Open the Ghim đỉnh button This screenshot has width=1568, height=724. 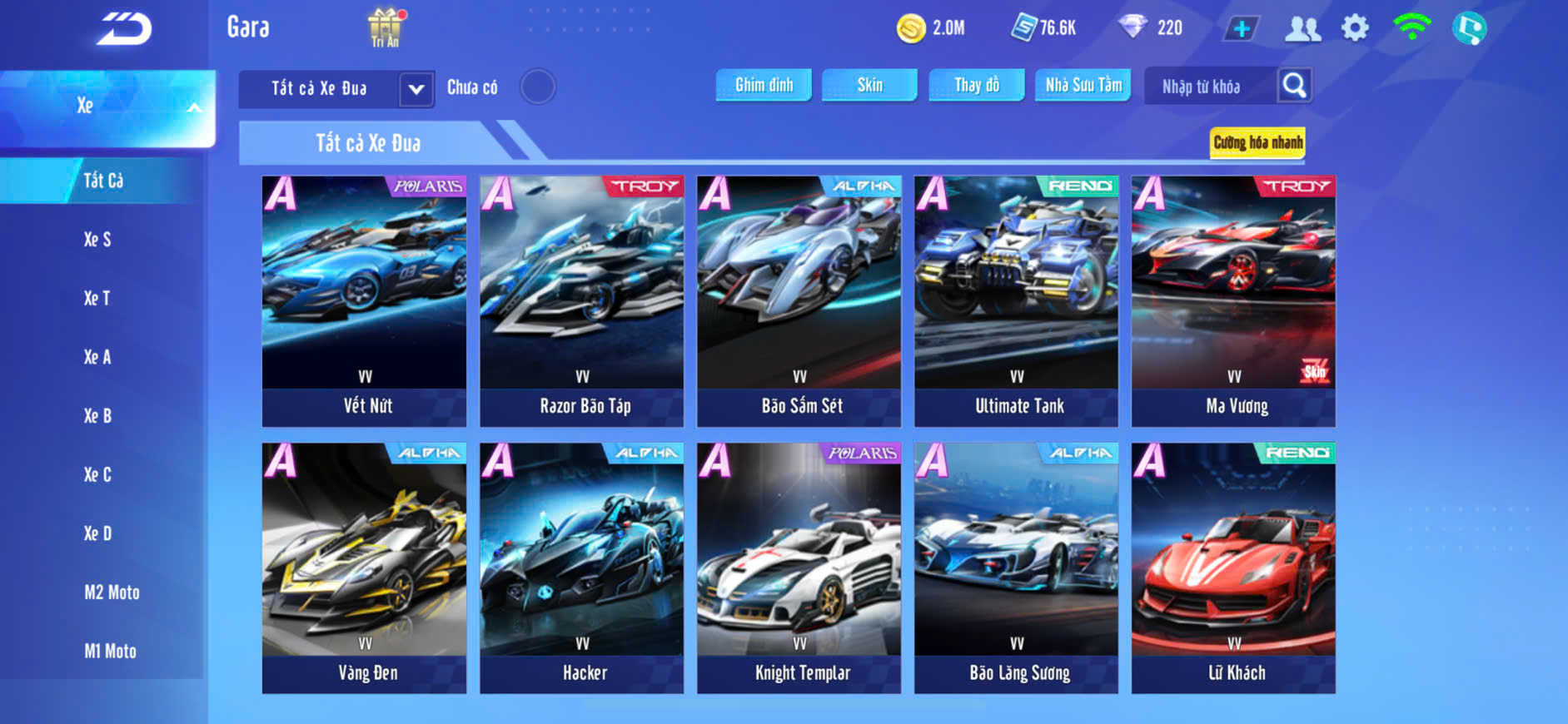pyautogui.click(x=764, y=85)
